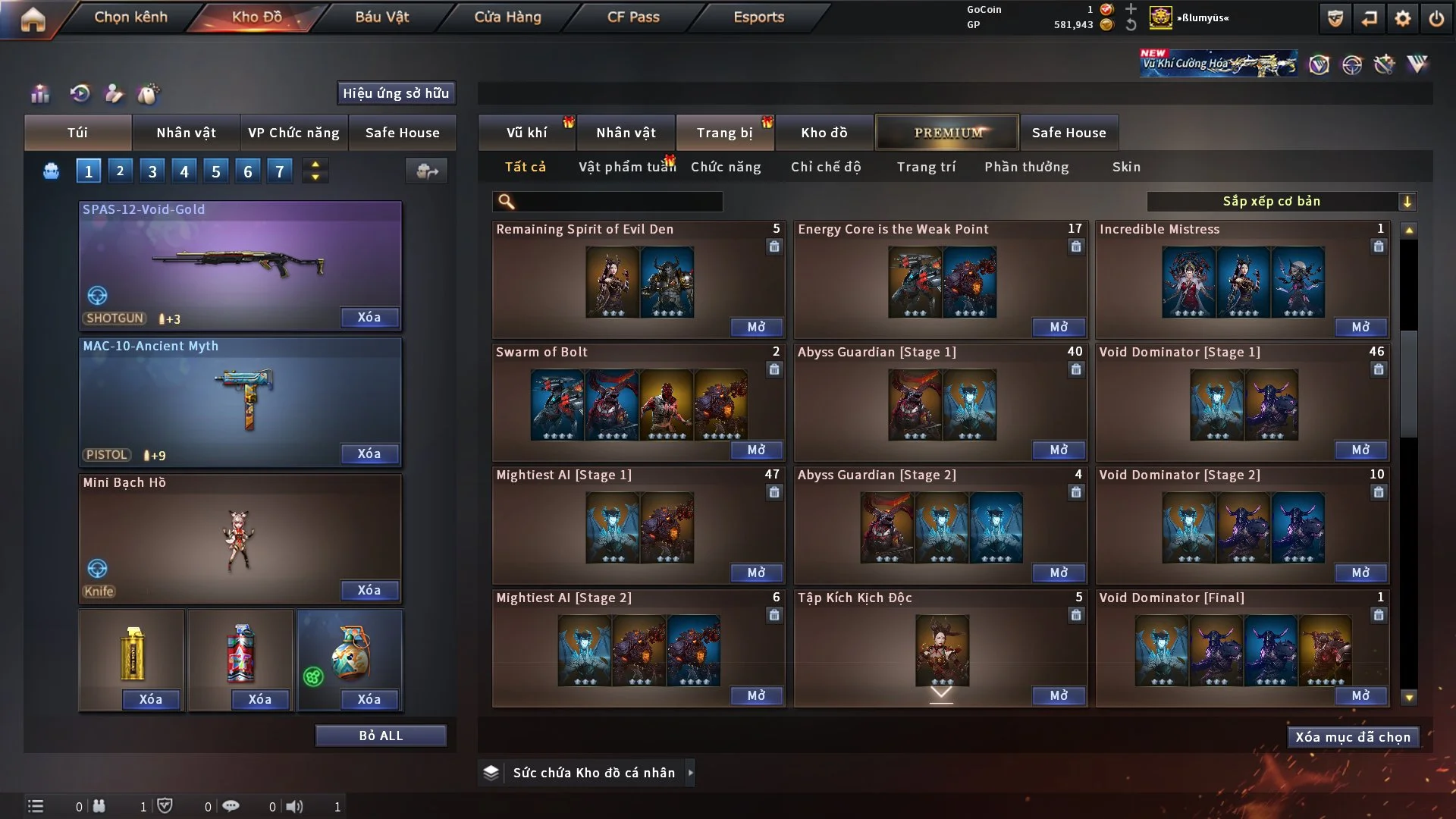Image resolution: width=1456 pixels, height=819 pixels.
Task: Switch to the Vũ khí inventory tab
Action: pos(526,133)
